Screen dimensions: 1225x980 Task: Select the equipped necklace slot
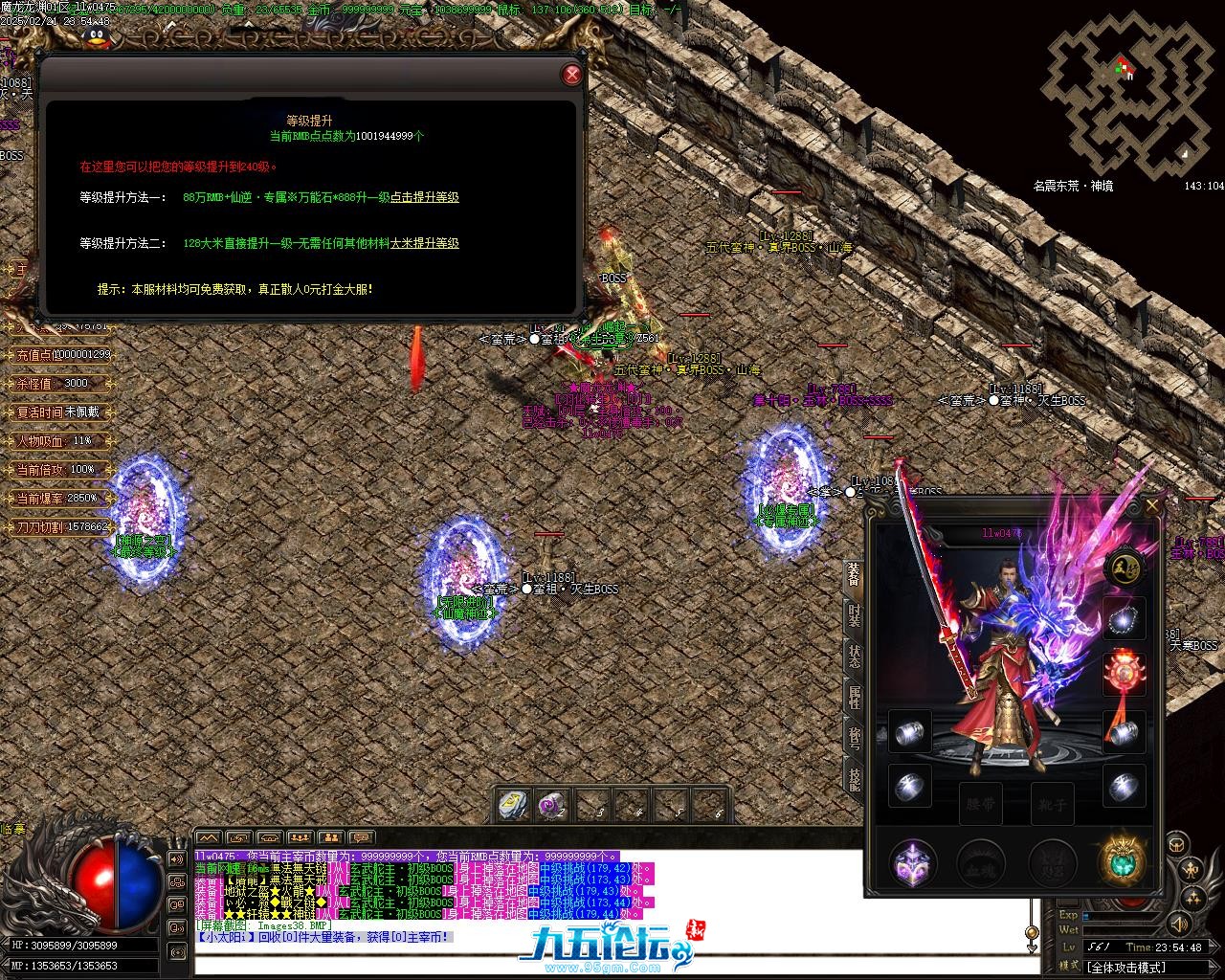[x=1124, y=619]
